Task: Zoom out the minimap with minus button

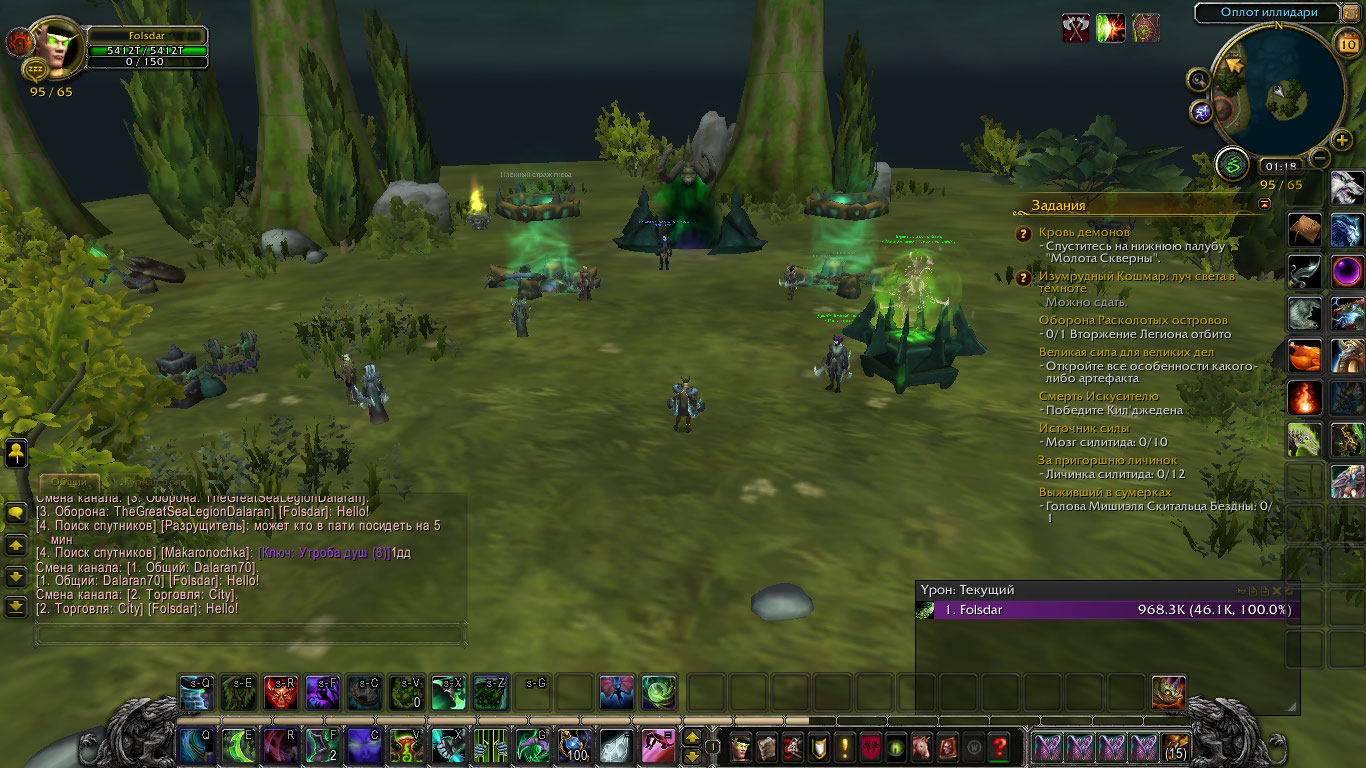Action: [x=1320, y=157]
